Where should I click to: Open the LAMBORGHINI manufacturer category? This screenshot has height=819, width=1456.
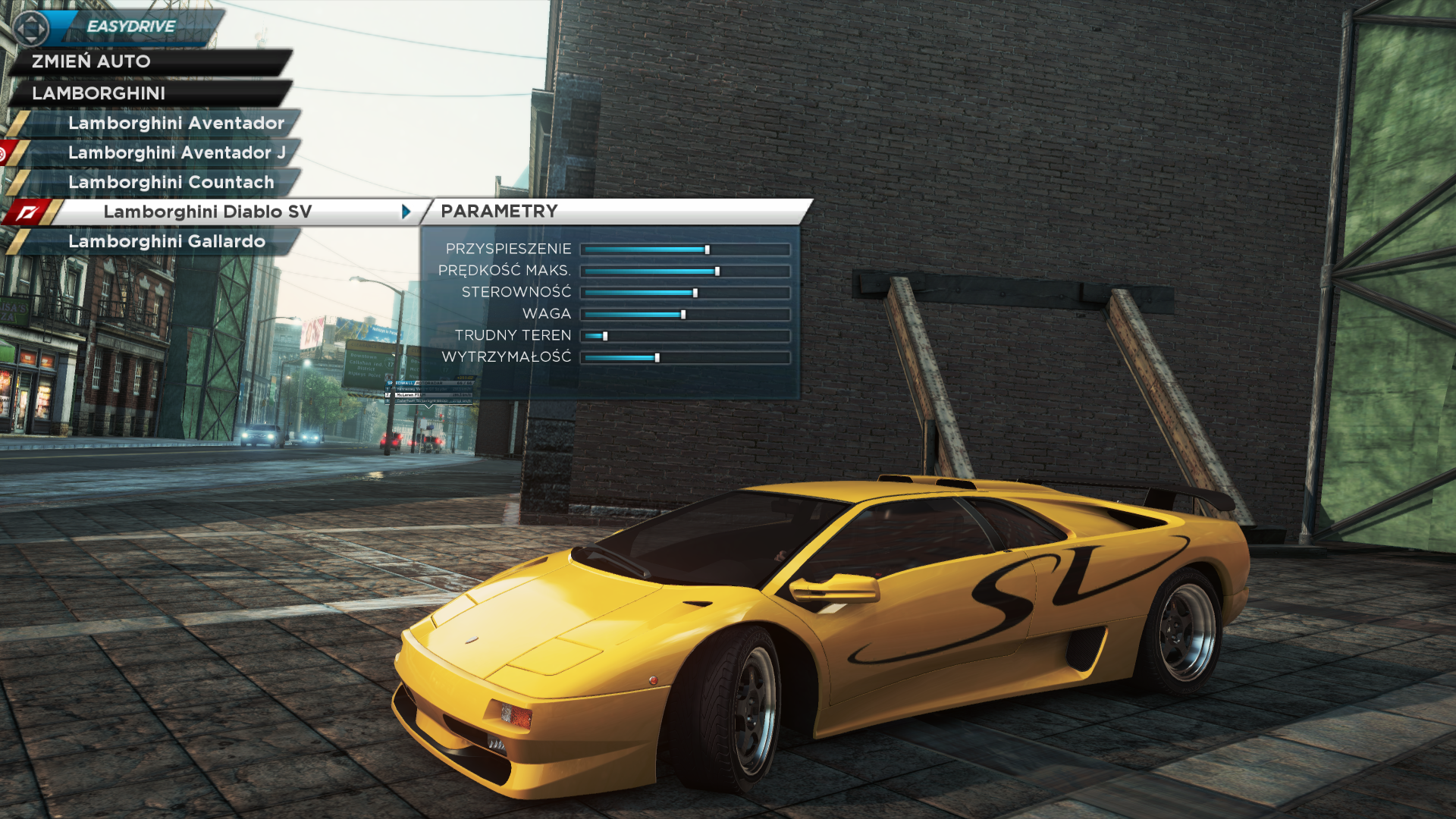[x=99, y=93]
